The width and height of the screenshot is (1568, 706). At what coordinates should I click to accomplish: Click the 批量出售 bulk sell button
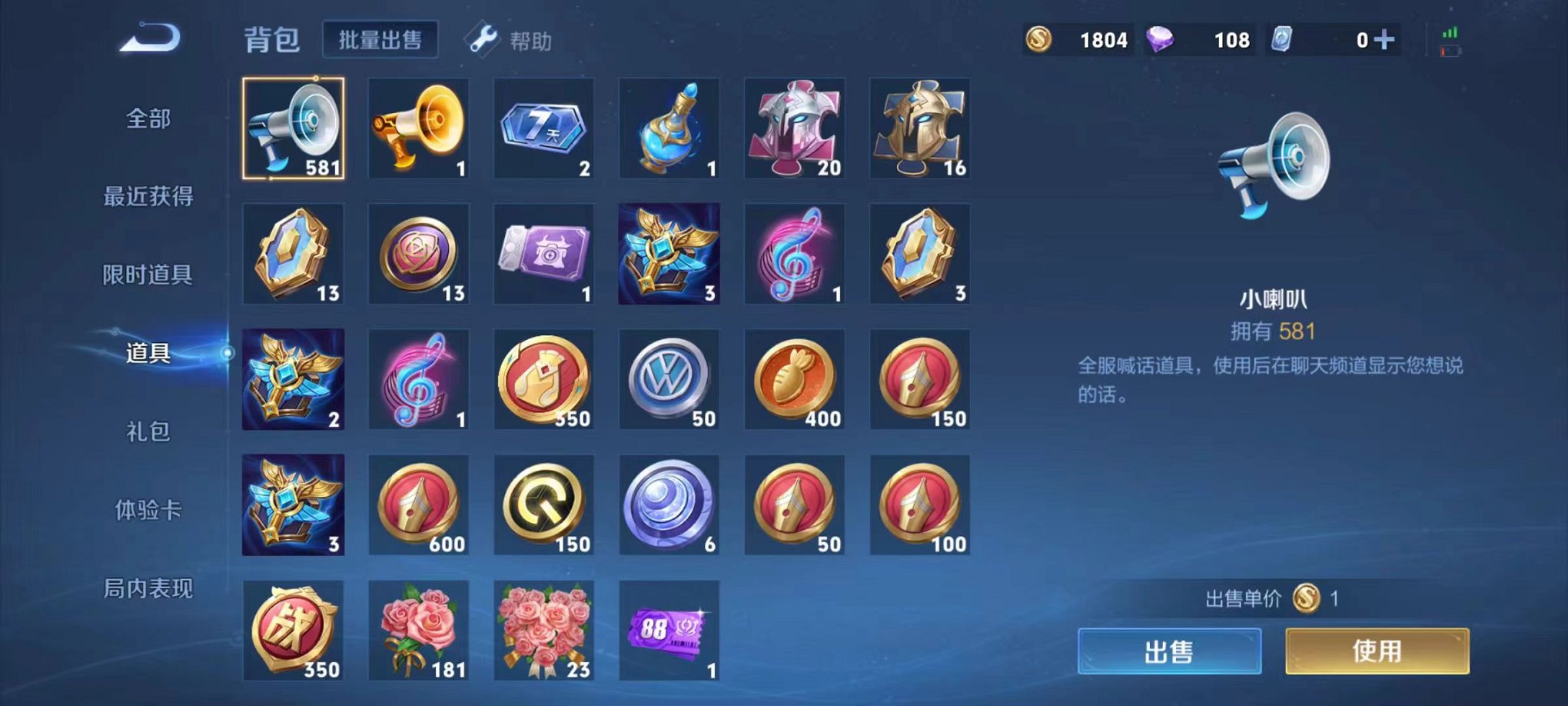(380, 40)
